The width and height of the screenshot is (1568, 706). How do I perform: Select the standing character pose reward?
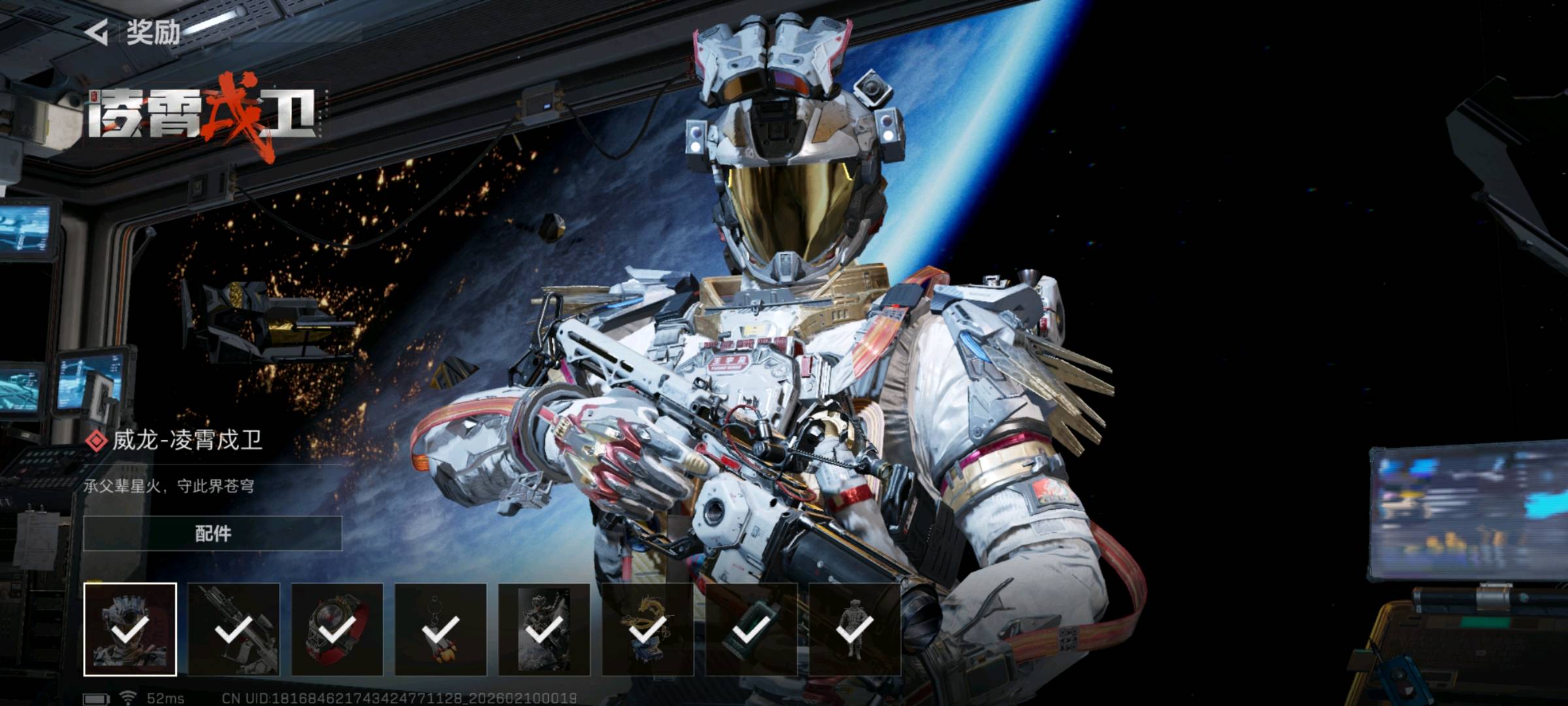point(855,629)
